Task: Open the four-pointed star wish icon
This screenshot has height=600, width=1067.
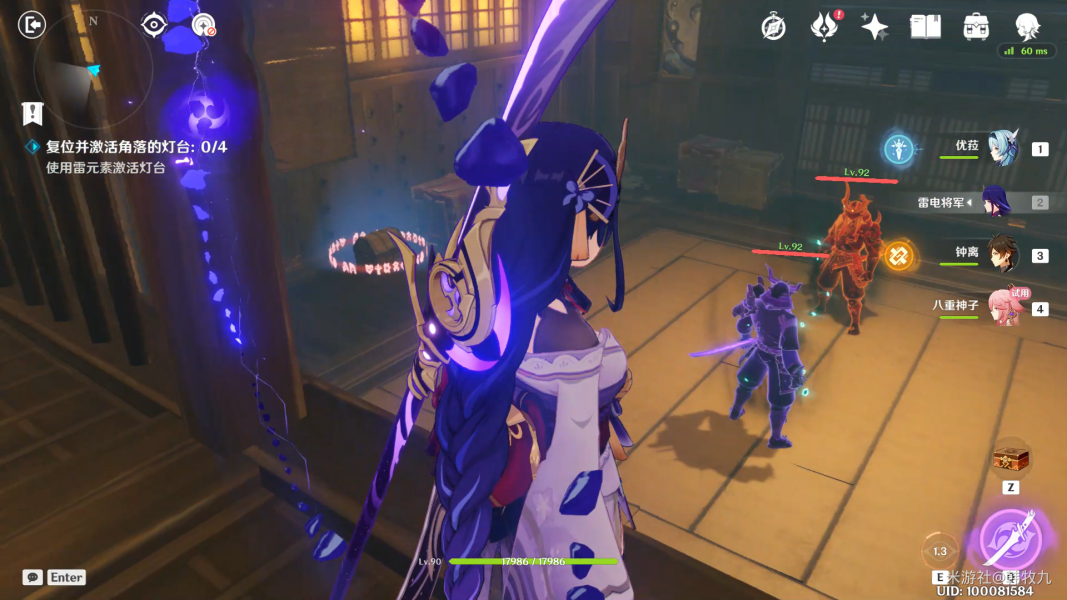Action: click(x=874, y=27)
